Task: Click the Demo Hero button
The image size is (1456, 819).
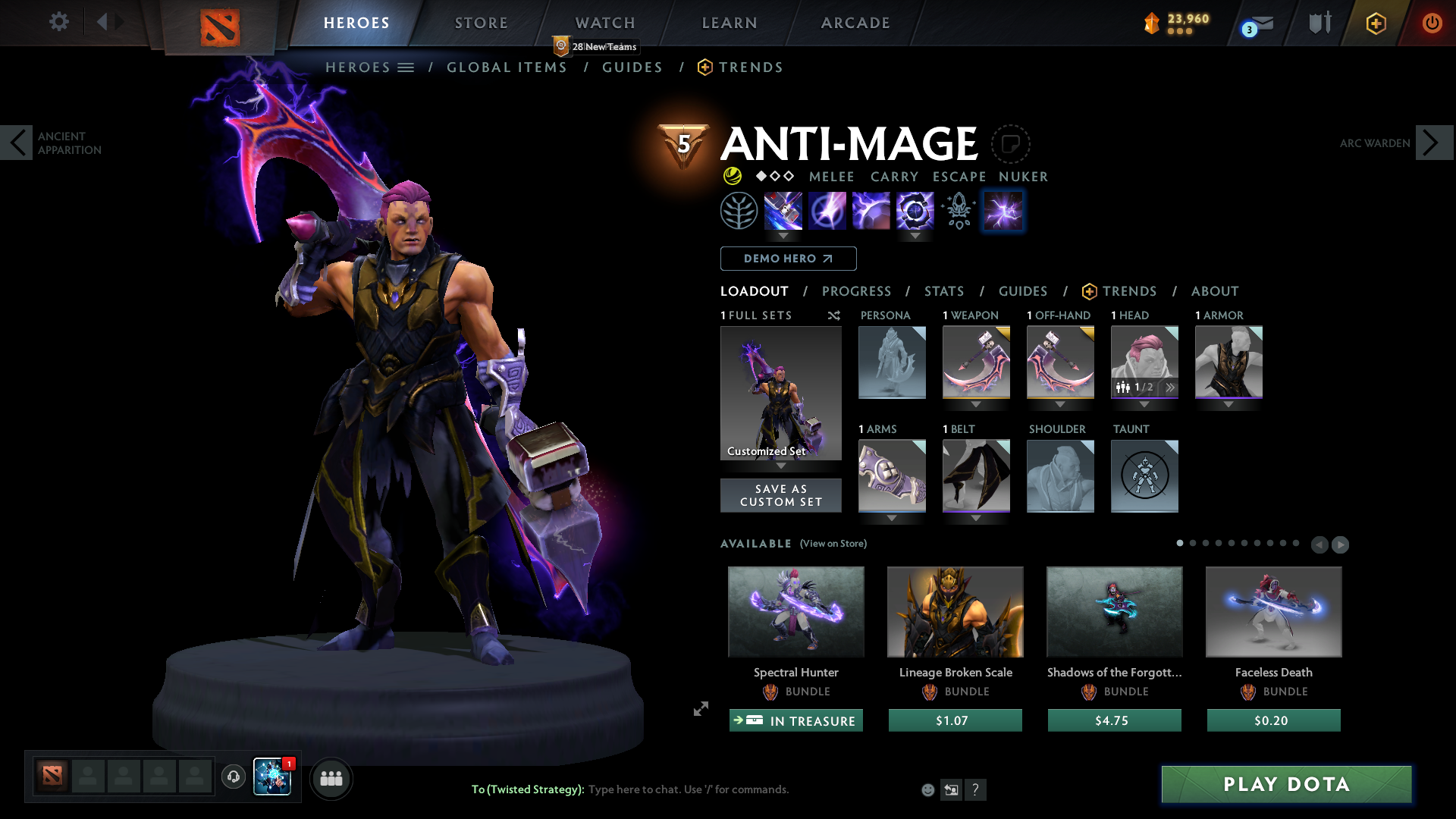Action: [788, 259]
